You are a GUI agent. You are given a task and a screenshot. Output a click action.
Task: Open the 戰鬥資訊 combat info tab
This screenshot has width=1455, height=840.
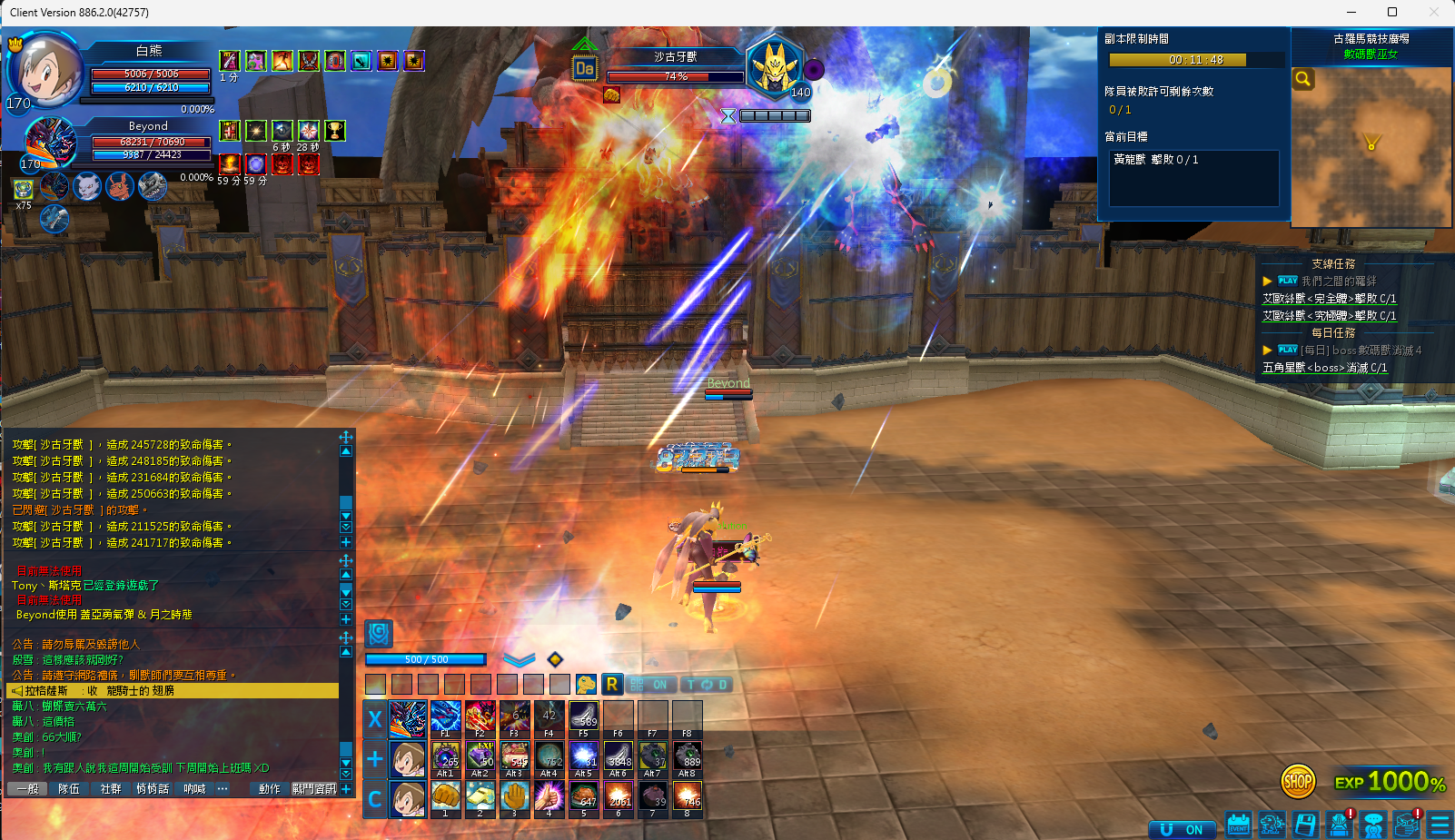coord(313,789)
